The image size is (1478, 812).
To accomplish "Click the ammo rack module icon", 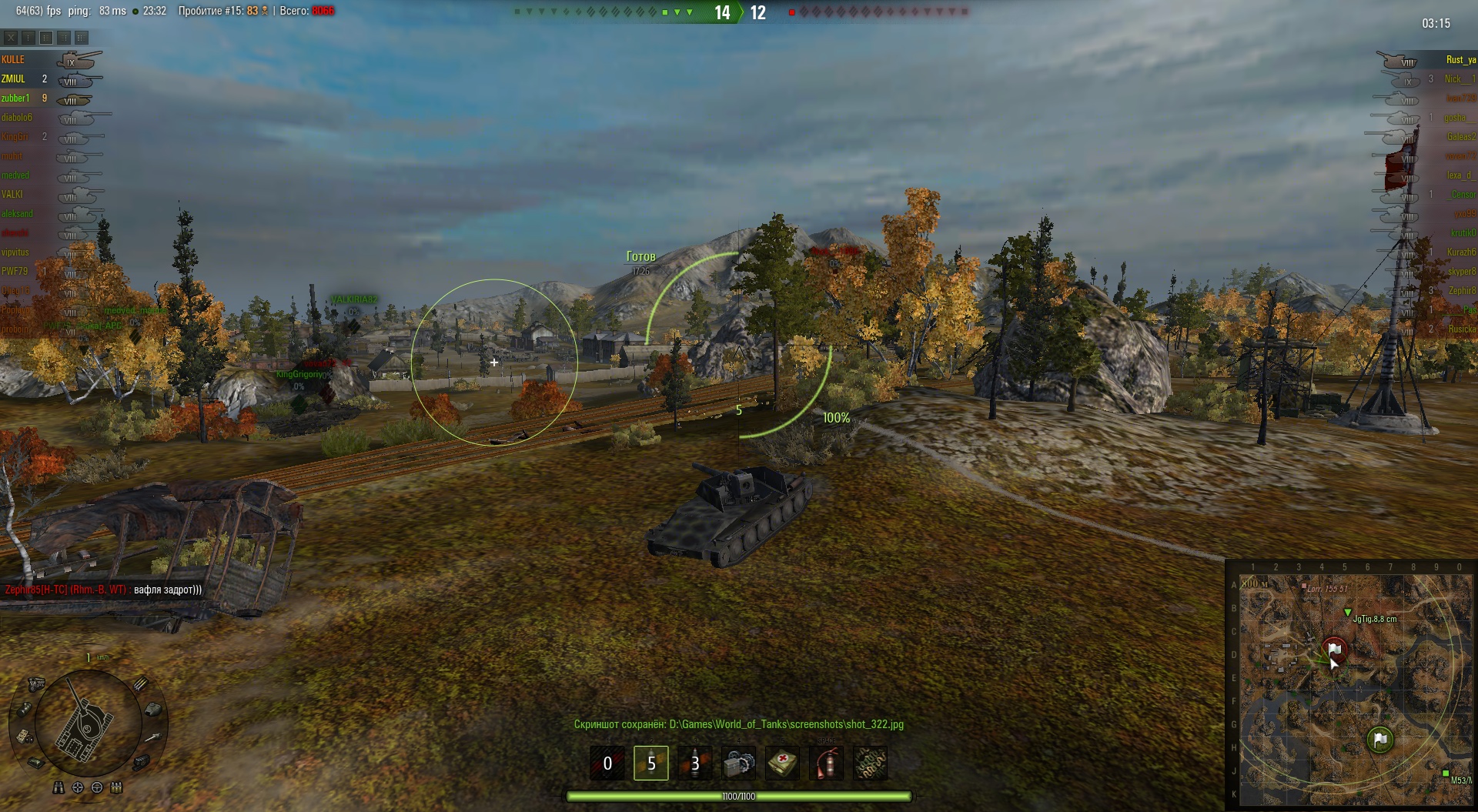I will [x=141, y=683].
